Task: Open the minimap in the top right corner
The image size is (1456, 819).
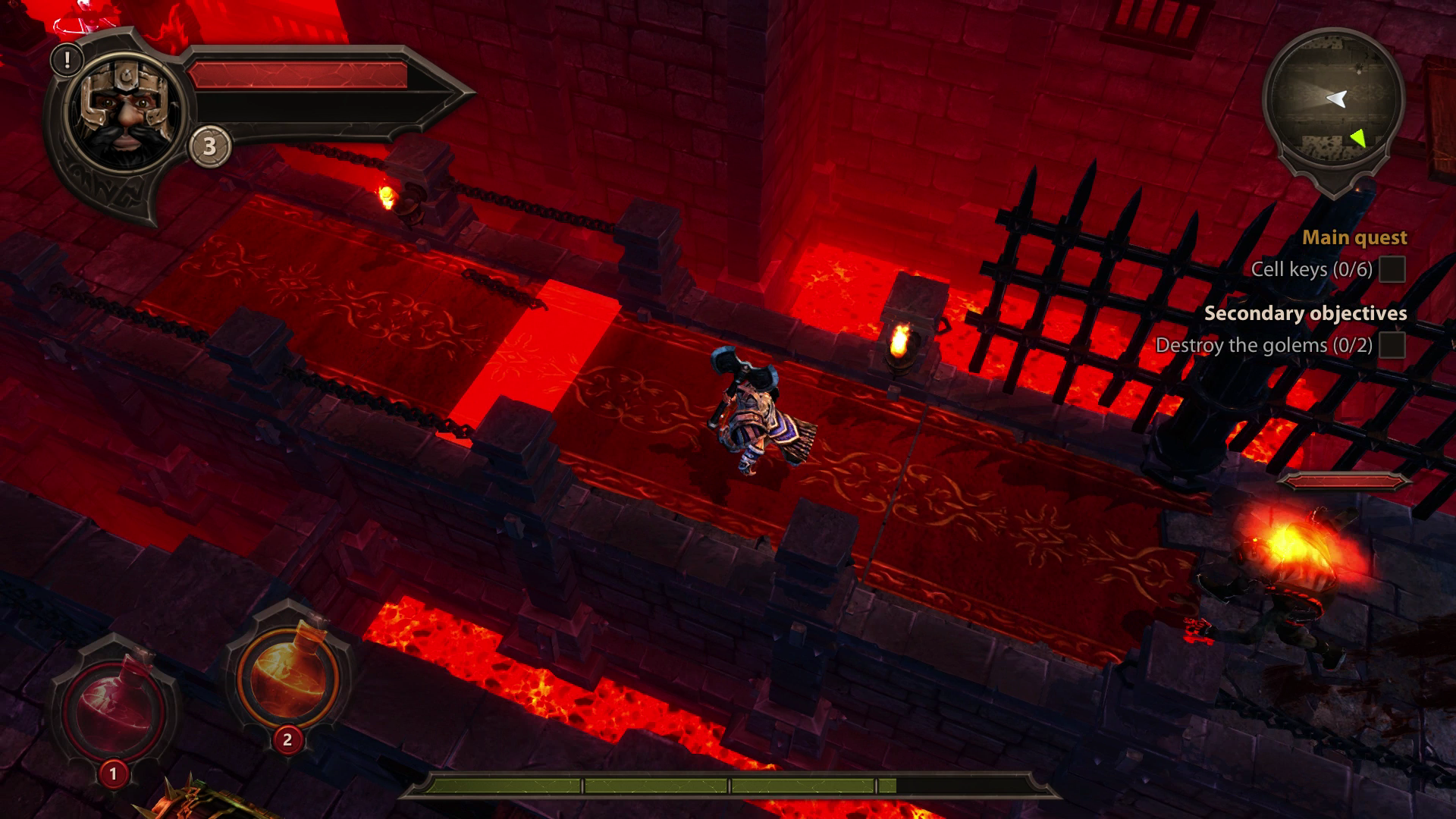Action: (1336, 95)
